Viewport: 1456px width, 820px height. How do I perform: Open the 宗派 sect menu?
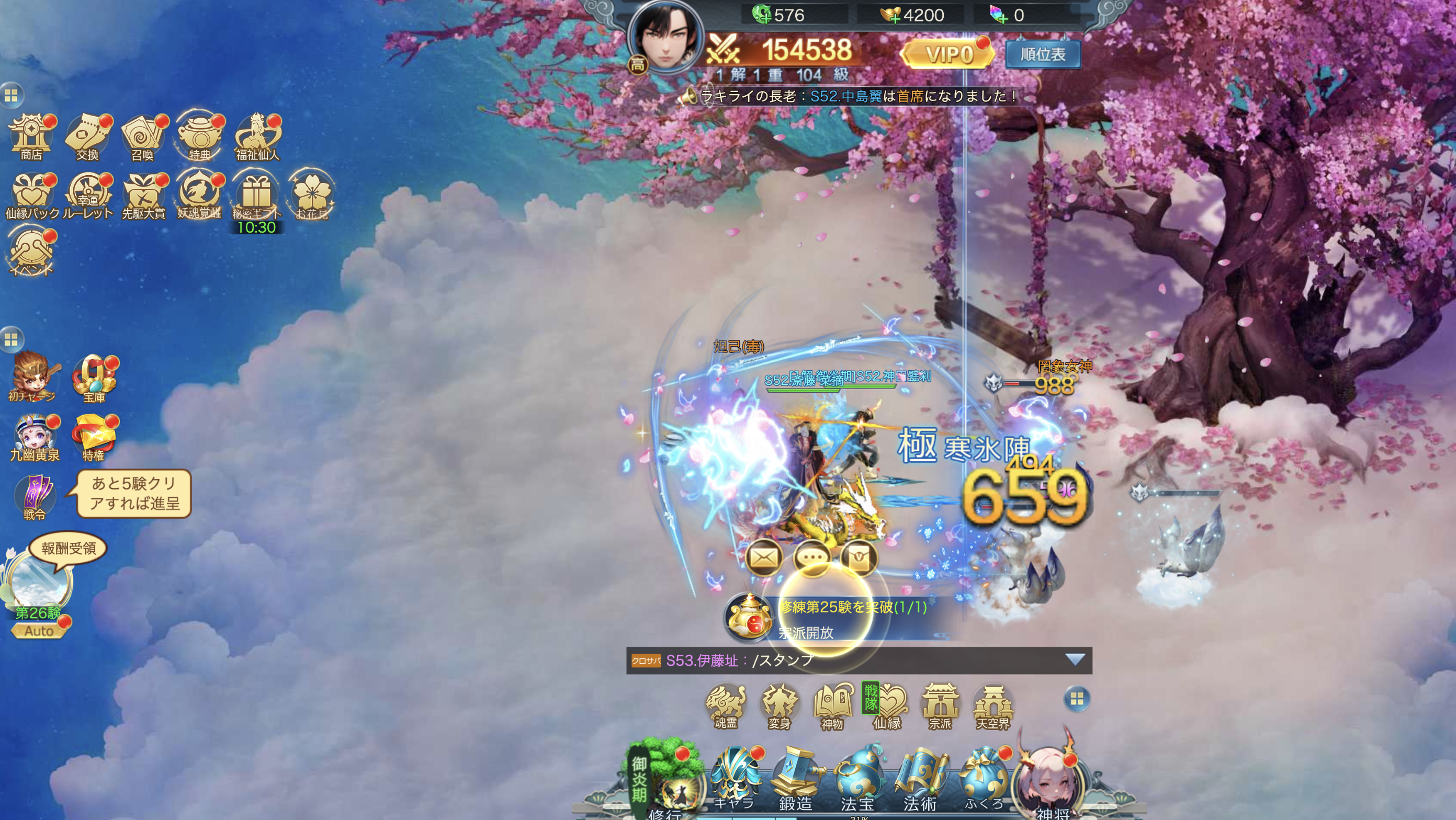(x=940, y=706)
